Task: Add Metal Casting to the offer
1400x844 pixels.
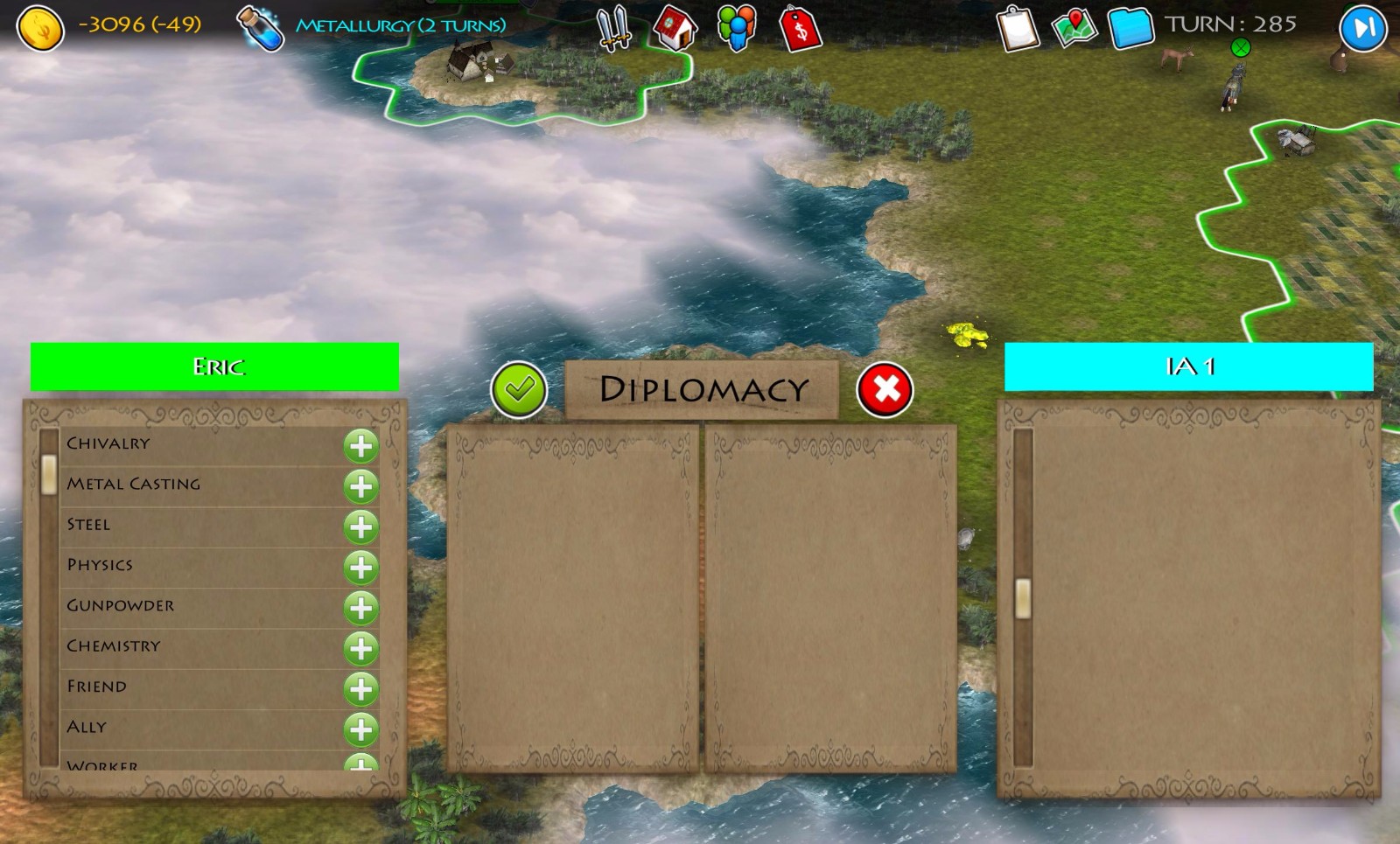Action: coord(360,486)
